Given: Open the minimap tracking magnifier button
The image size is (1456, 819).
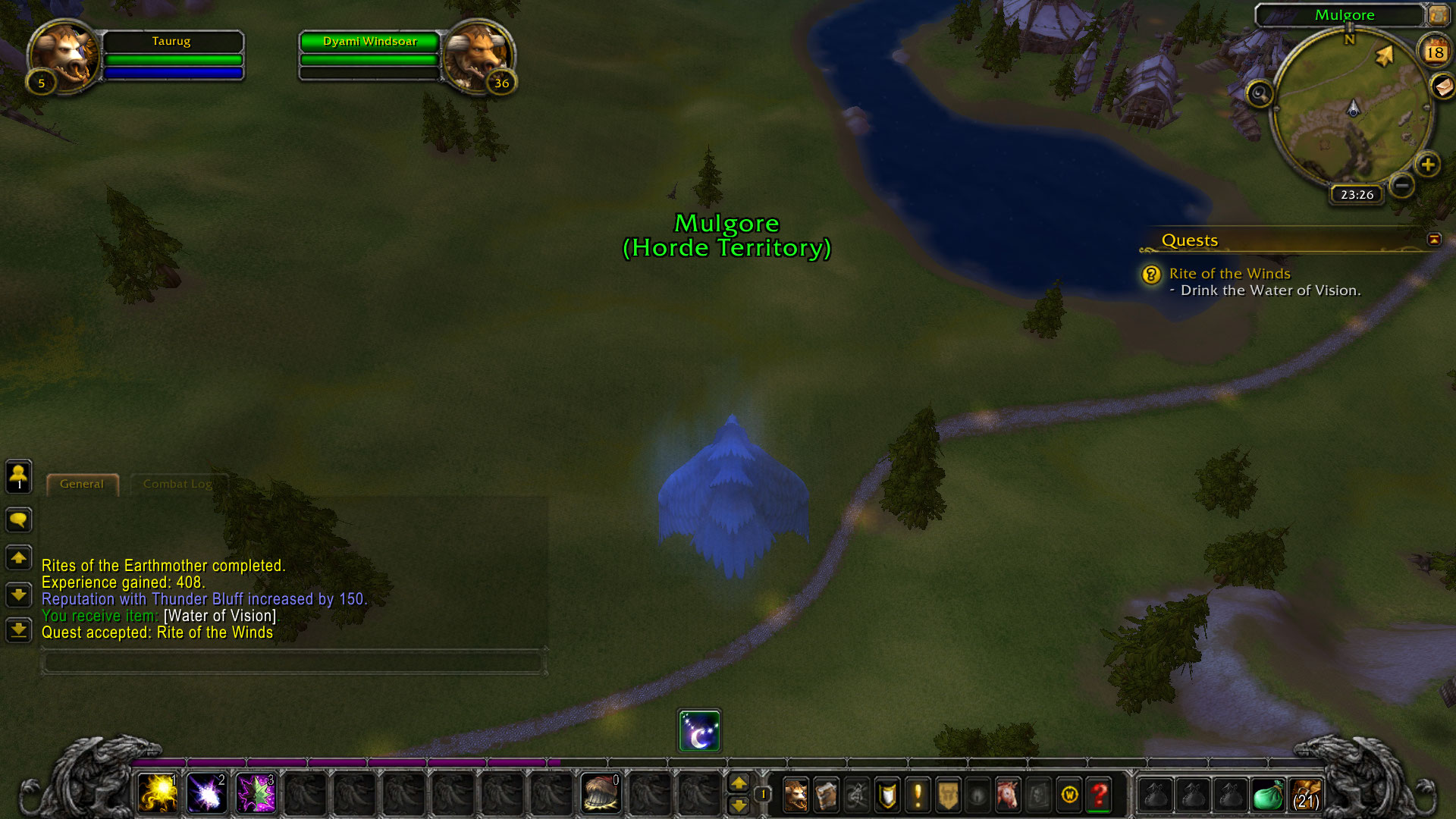Looking at the screenshot, I should coord(1260,94).
